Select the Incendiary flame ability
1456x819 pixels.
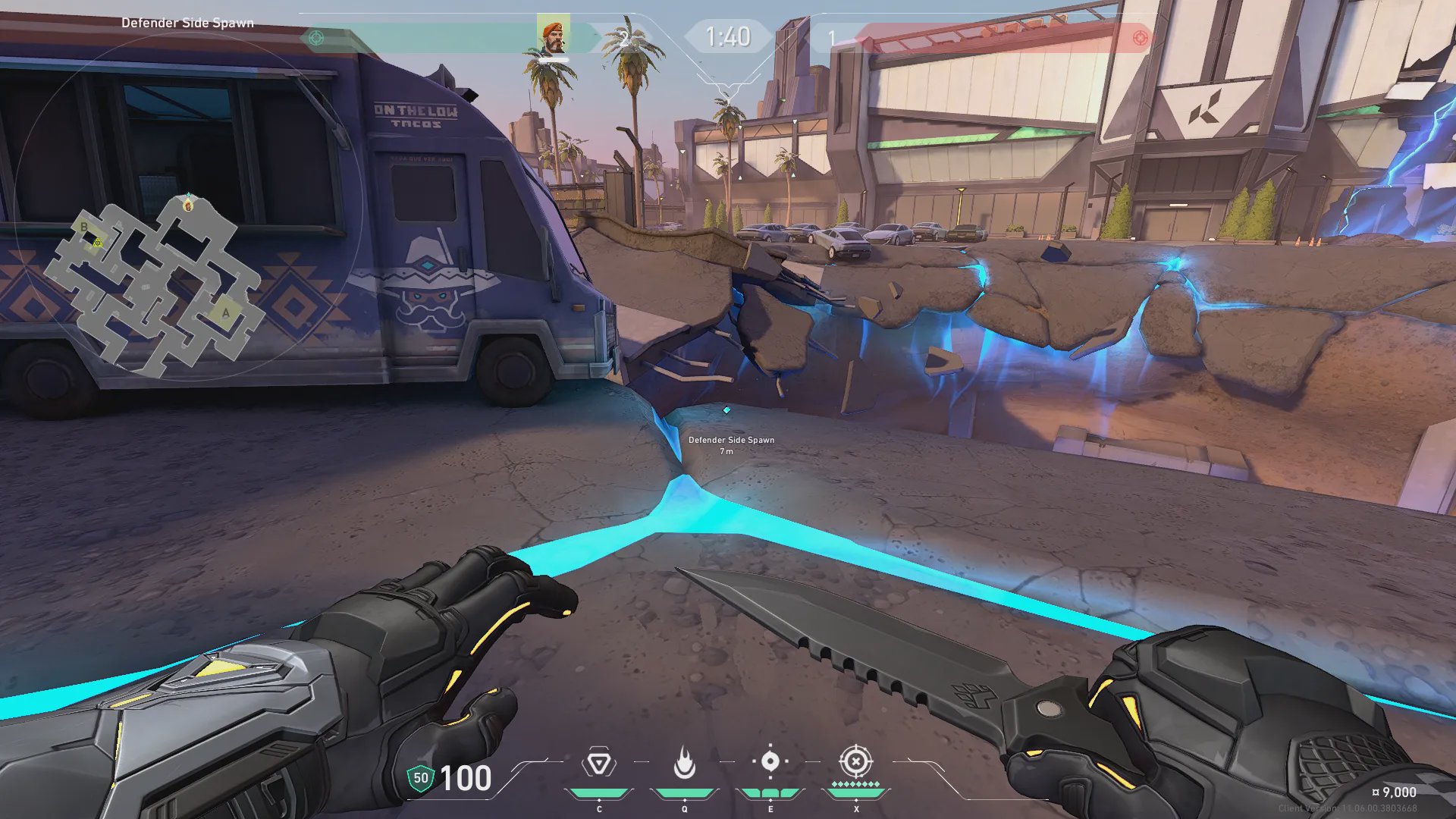684,763
